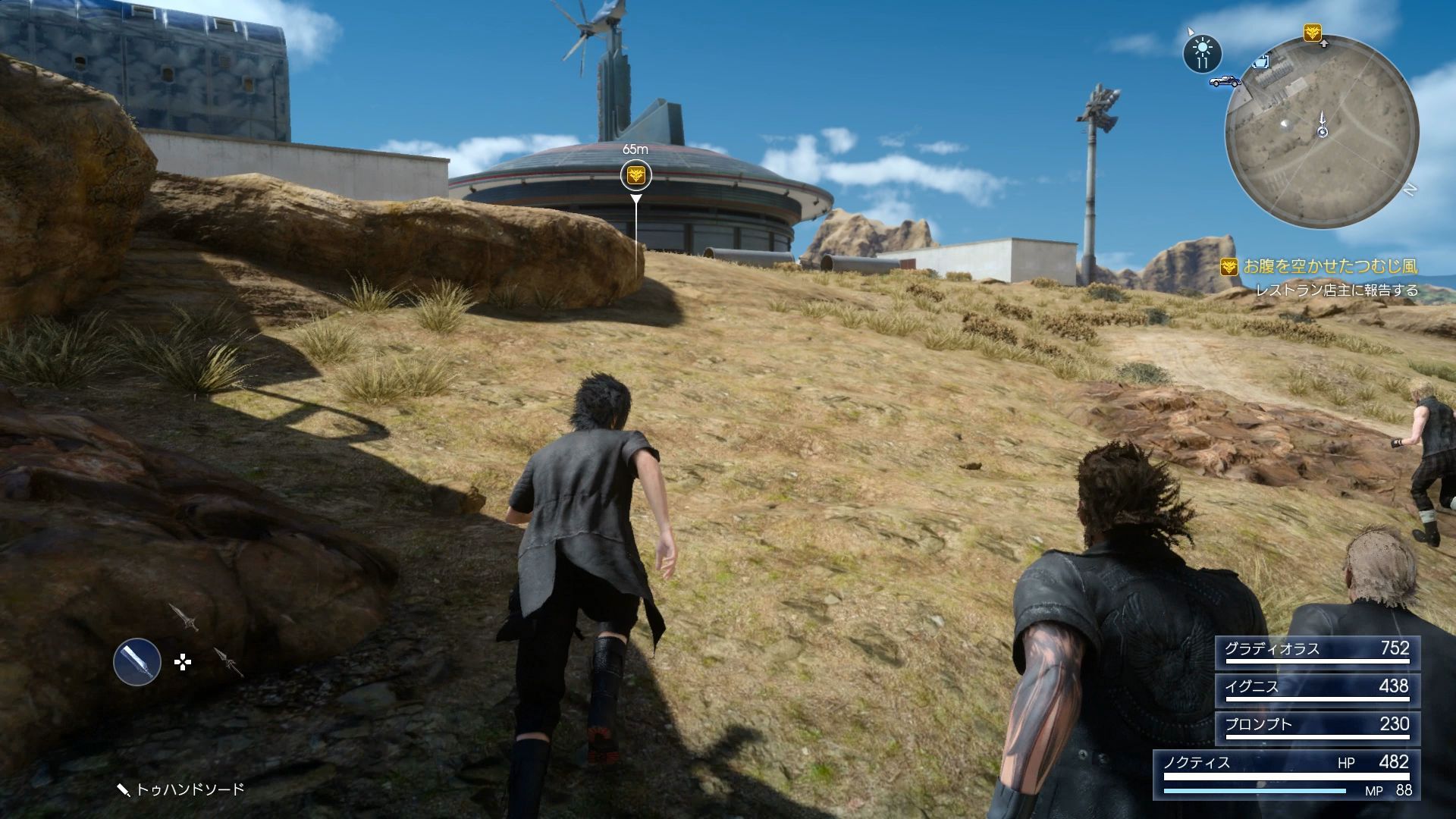Click the cup-shaped diner icon inside the minimap

(1260, 63)
